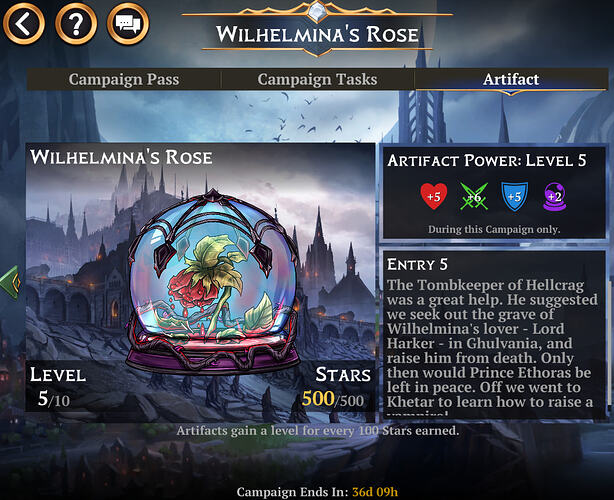Viewport: 614px width, 500px height.
Task: Switch to the Campaign Tasks tab
Action: pyautogui.click(x=316, y=79)
